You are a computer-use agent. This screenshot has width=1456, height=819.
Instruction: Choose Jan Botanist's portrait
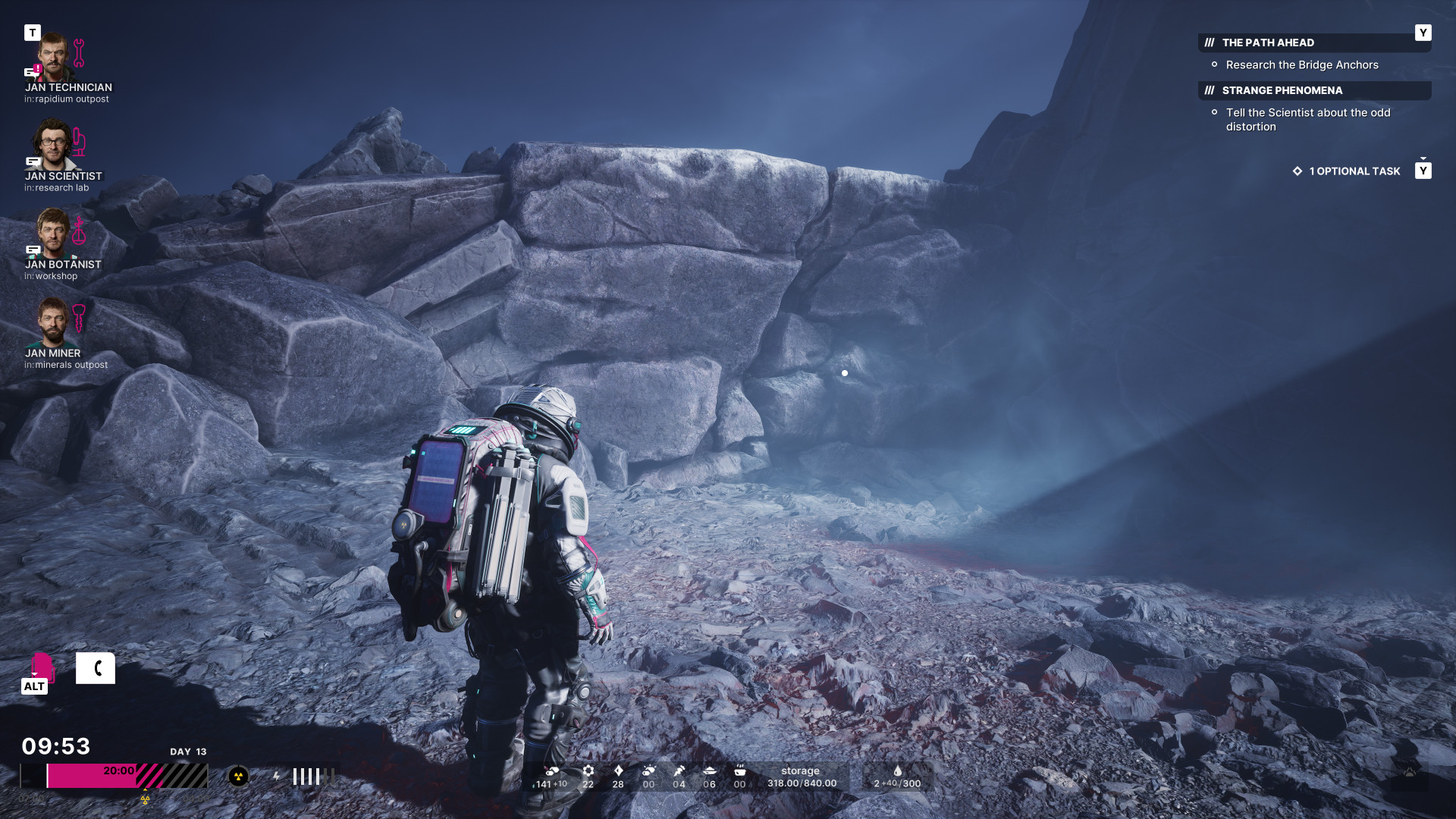pos(54,234)
